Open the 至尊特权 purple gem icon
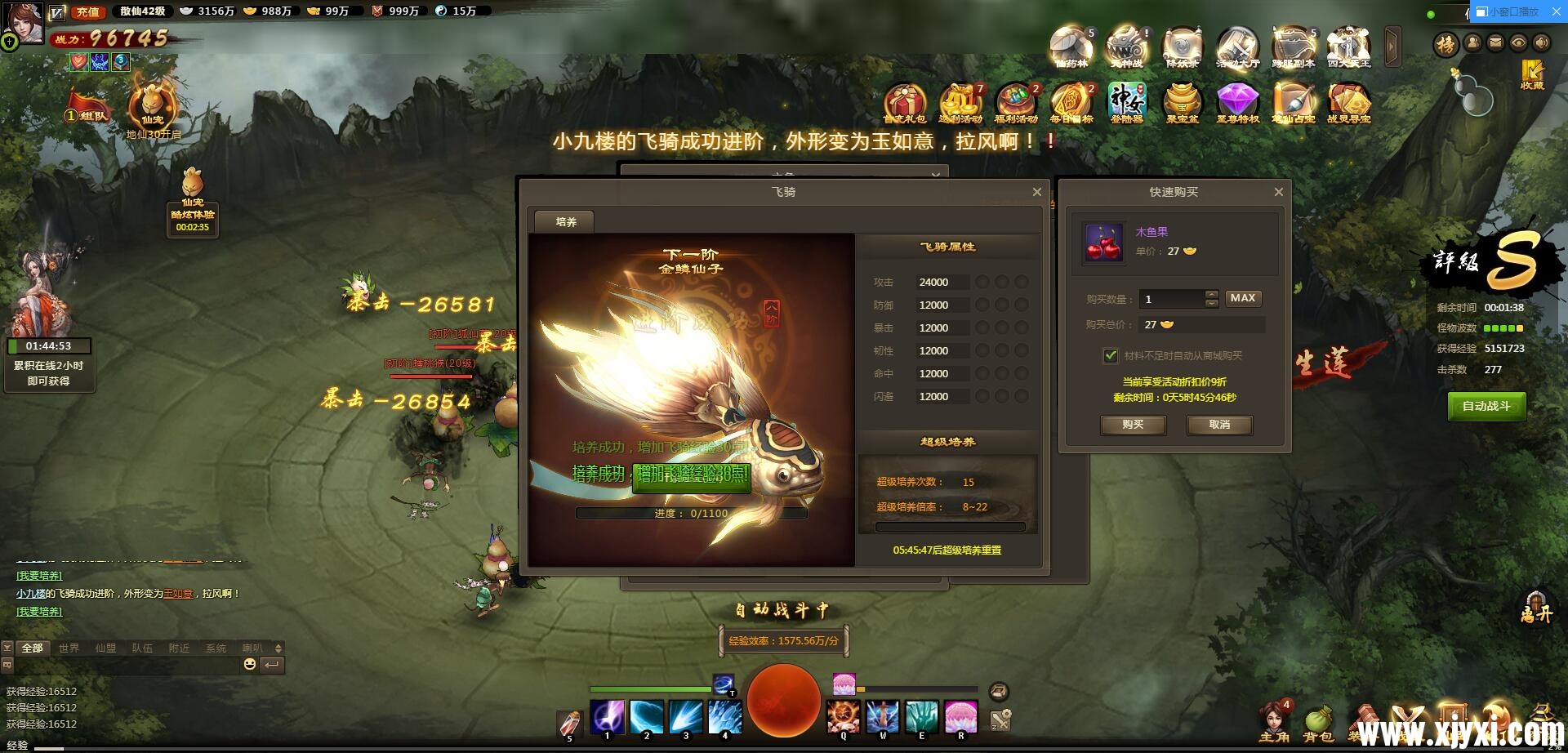This screenshot has width=1568, height=753. 1237,103
